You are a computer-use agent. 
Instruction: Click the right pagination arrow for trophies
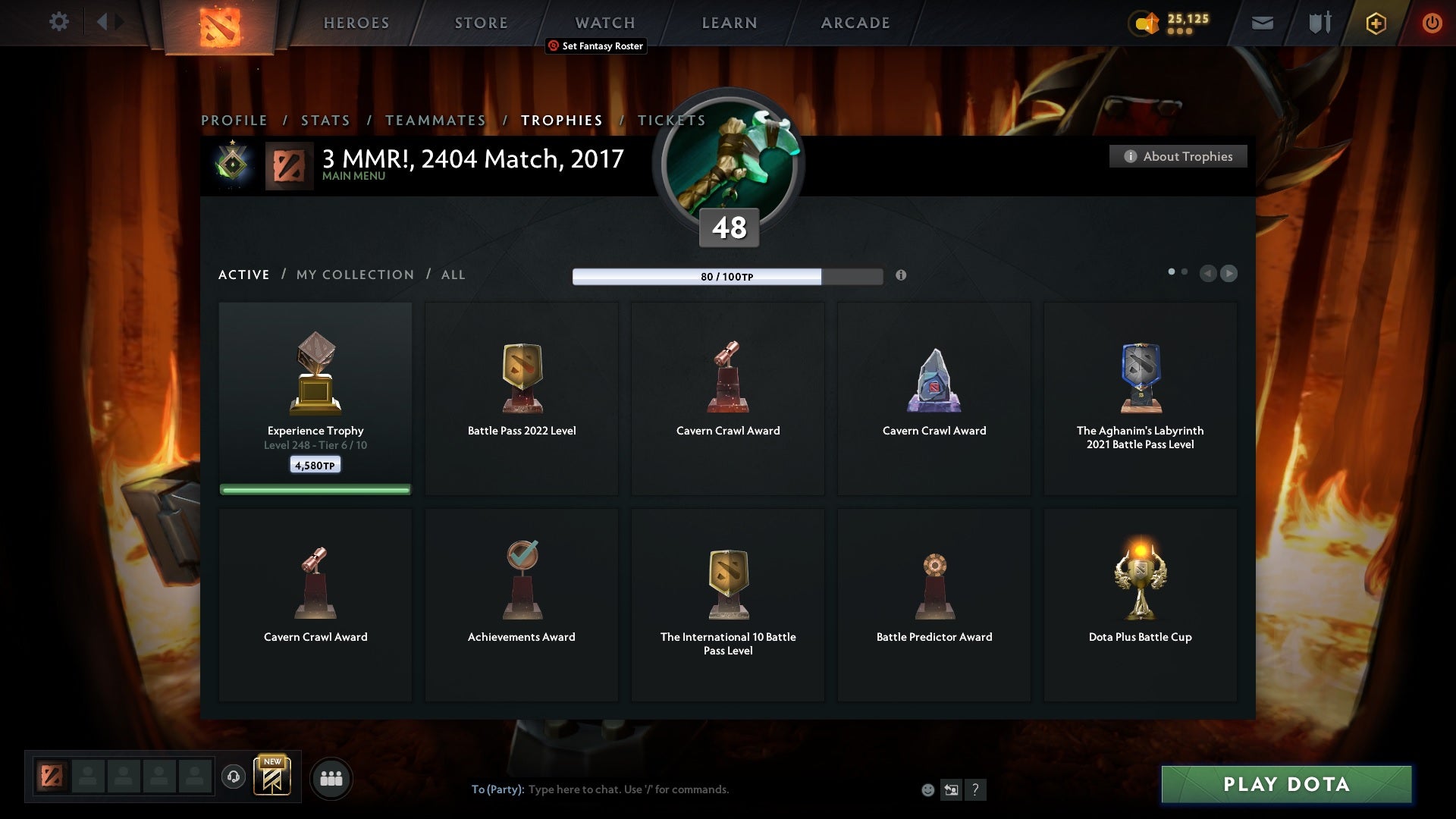[1228, 274]
